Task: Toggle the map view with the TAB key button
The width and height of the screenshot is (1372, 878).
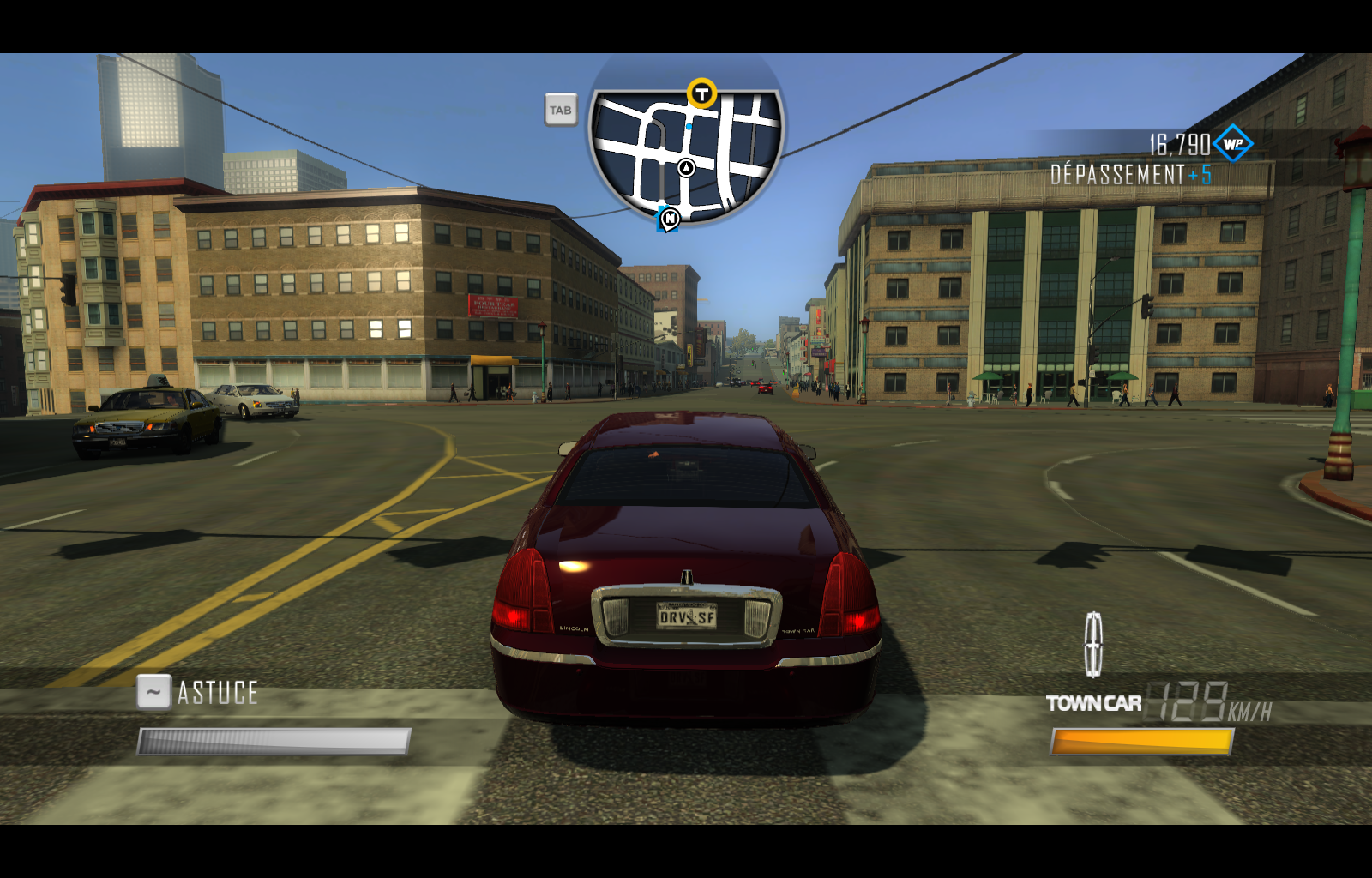Action: click(x=563, y=110)
